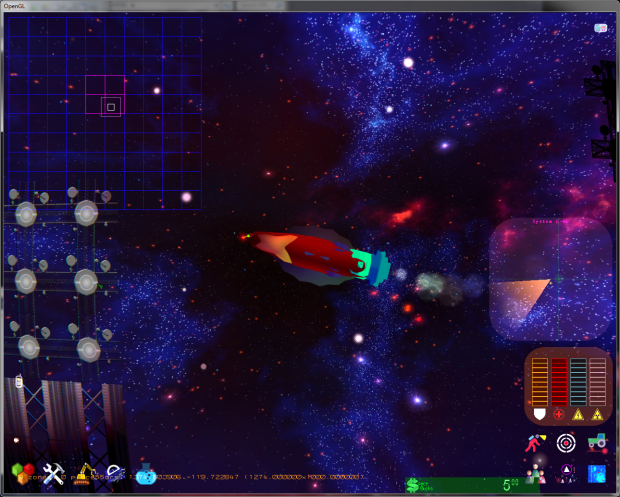This screenshot has height=497, width=620.
Task: Open the colored cubes build menu
Action: tap(21, 473)
